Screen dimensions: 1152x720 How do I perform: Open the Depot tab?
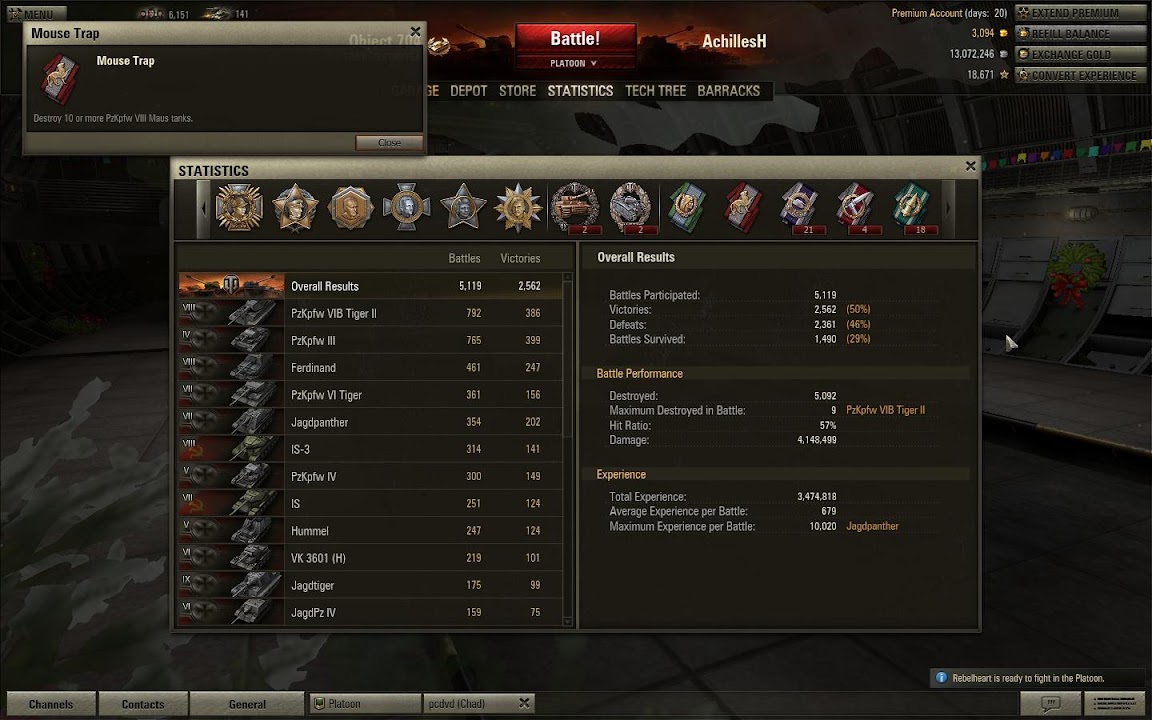tap(468, 91)
